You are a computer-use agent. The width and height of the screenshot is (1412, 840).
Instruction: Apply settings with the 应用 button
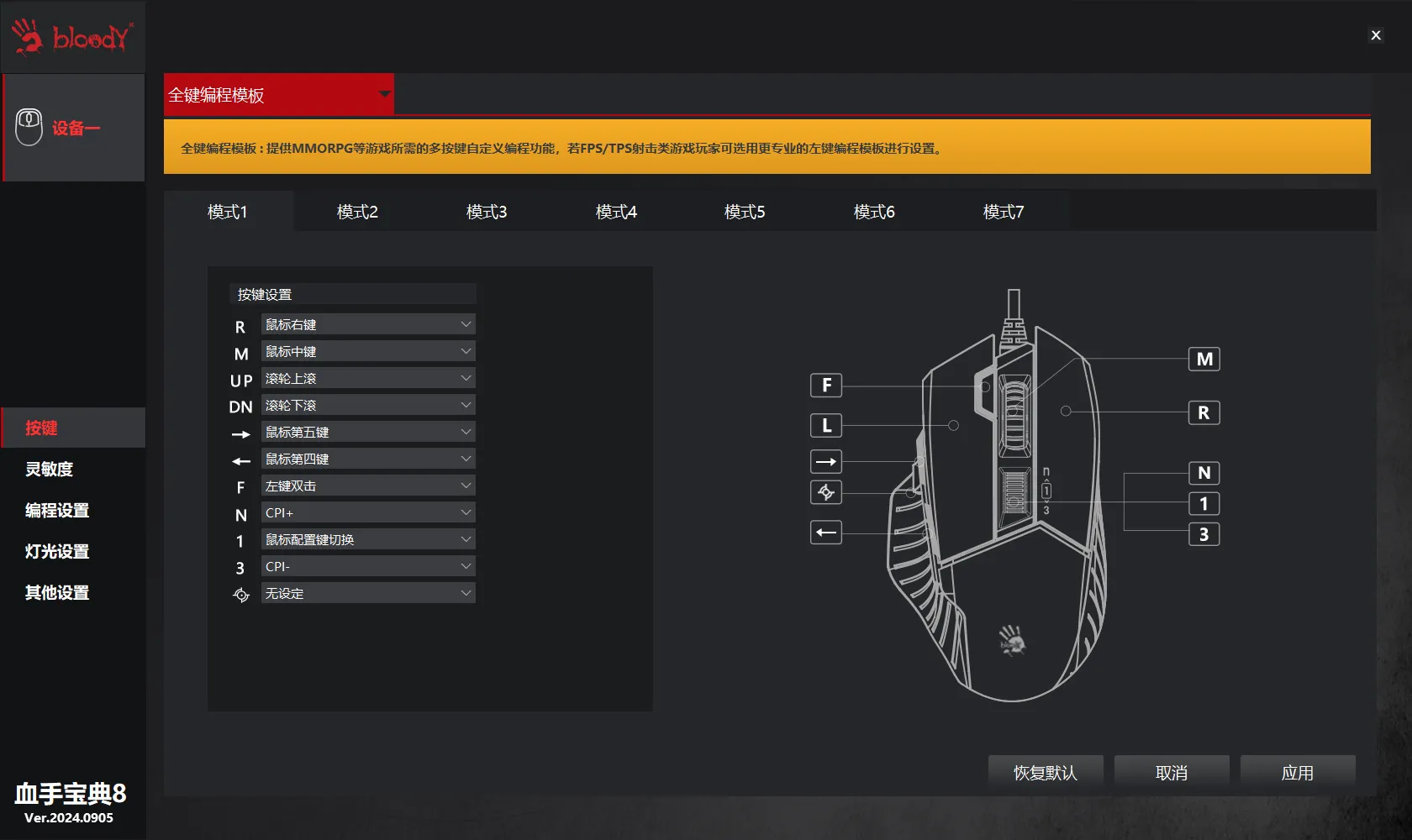pos(1298,772)
